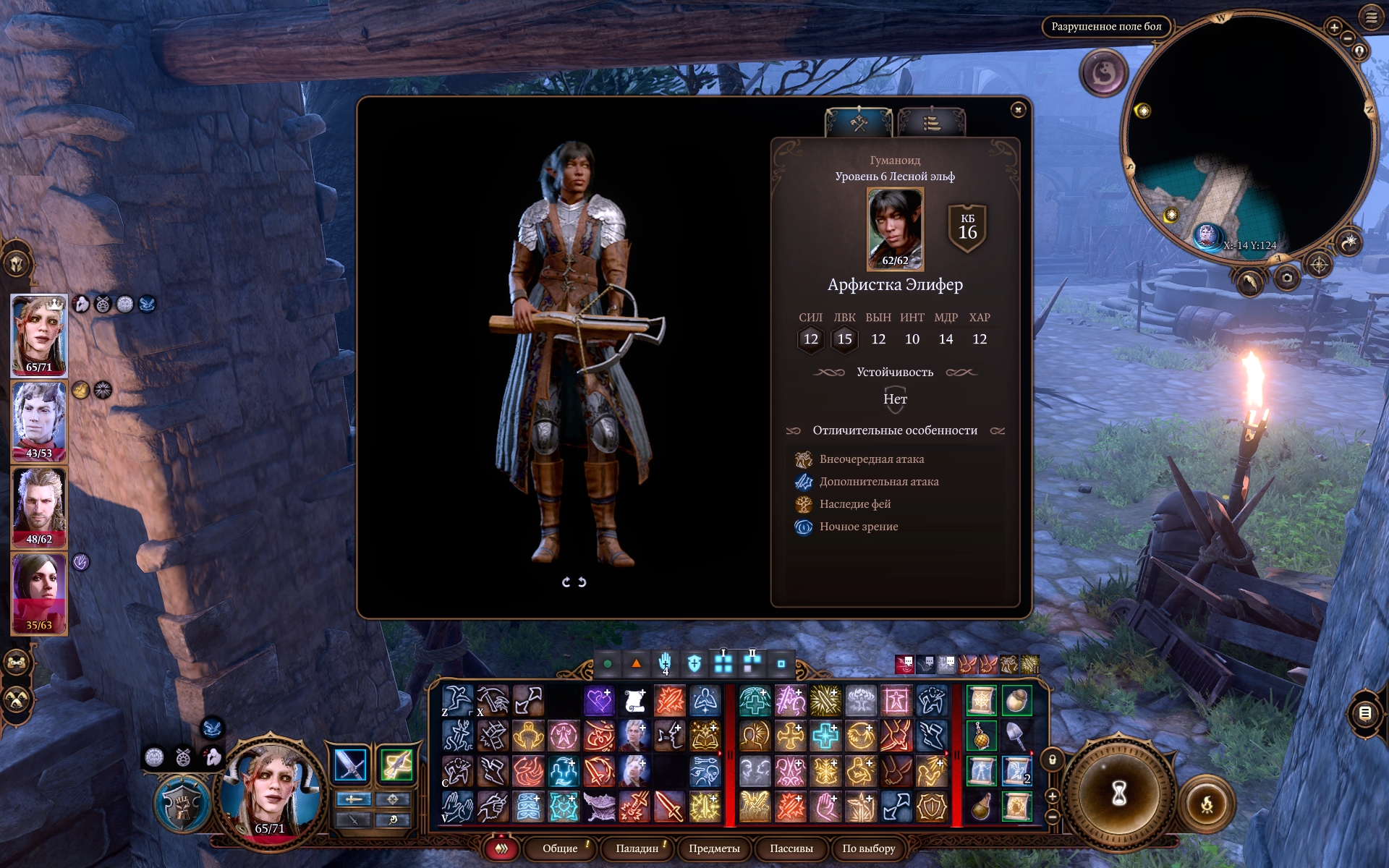Click the end turn hourglass button
The height and width of the screenshot is (868, 1389).
(1118, 793)
